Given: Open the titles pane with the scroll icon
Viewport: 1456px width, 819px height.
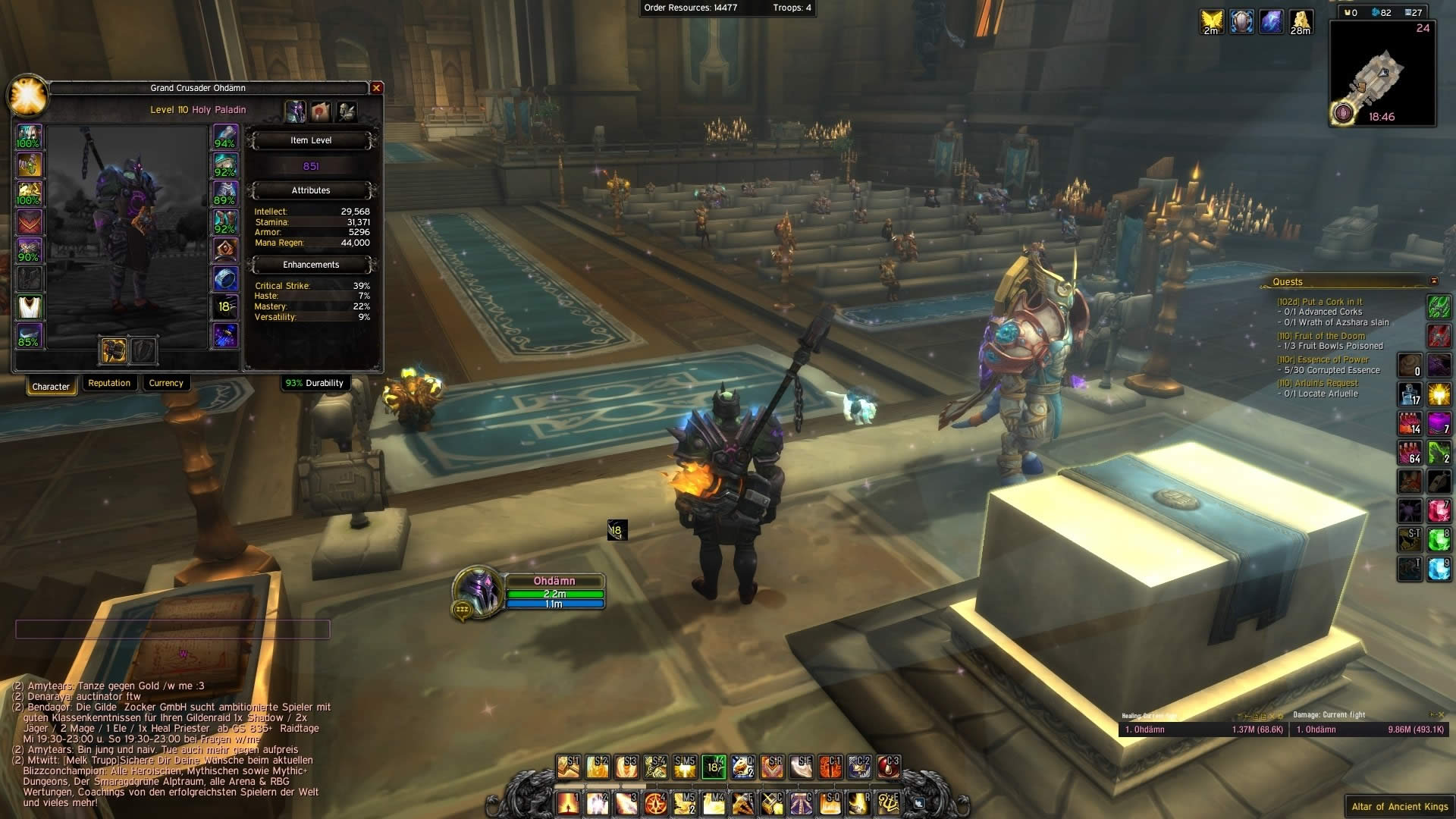Looking at the screenshot, I should pyautogui.click(x=321, y=111).
